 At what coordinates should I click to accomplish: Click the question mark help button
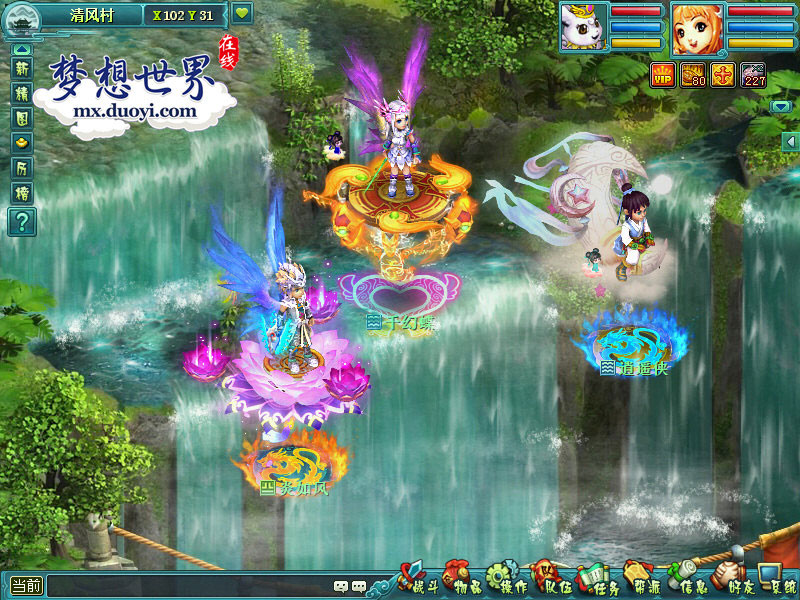click(22, 221)
